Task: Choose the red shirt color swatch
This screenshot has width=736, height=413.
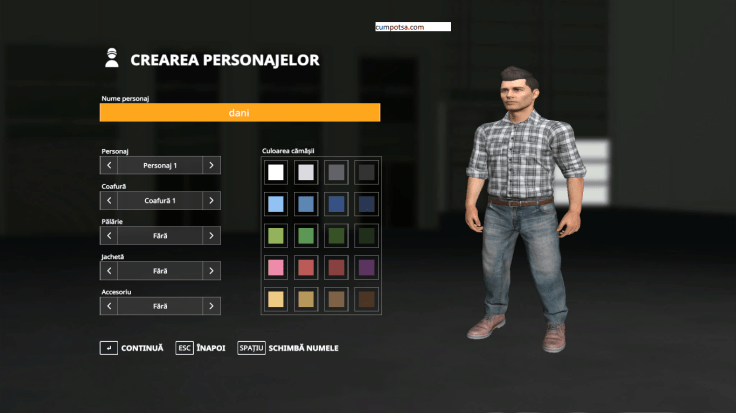Action: pyautogui.click(x=306, y=267)
